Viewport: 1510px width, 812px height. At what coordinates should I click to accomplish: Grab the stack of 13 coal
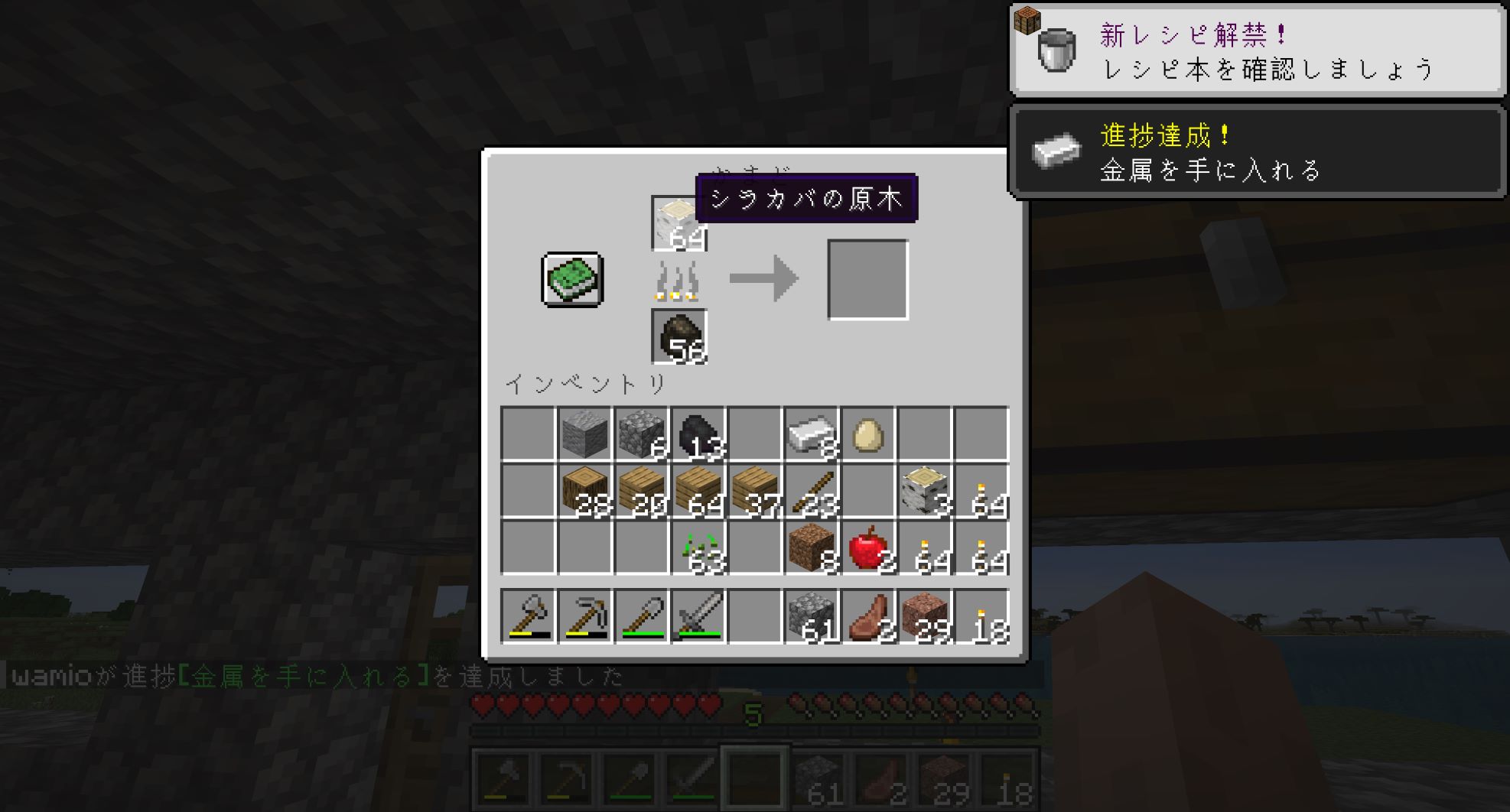pos(698,434)
